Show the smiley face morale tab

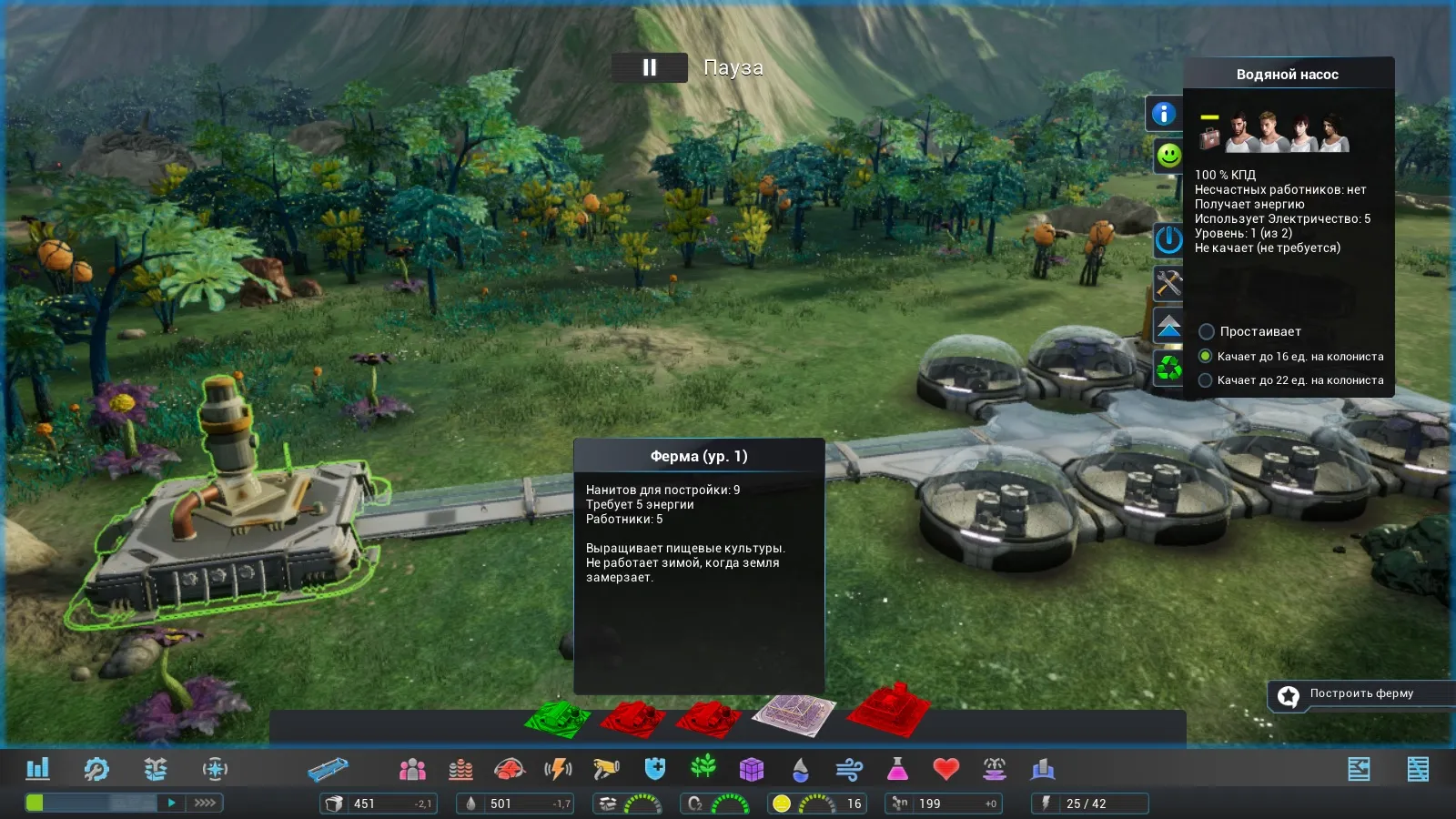click(1168, 156)
